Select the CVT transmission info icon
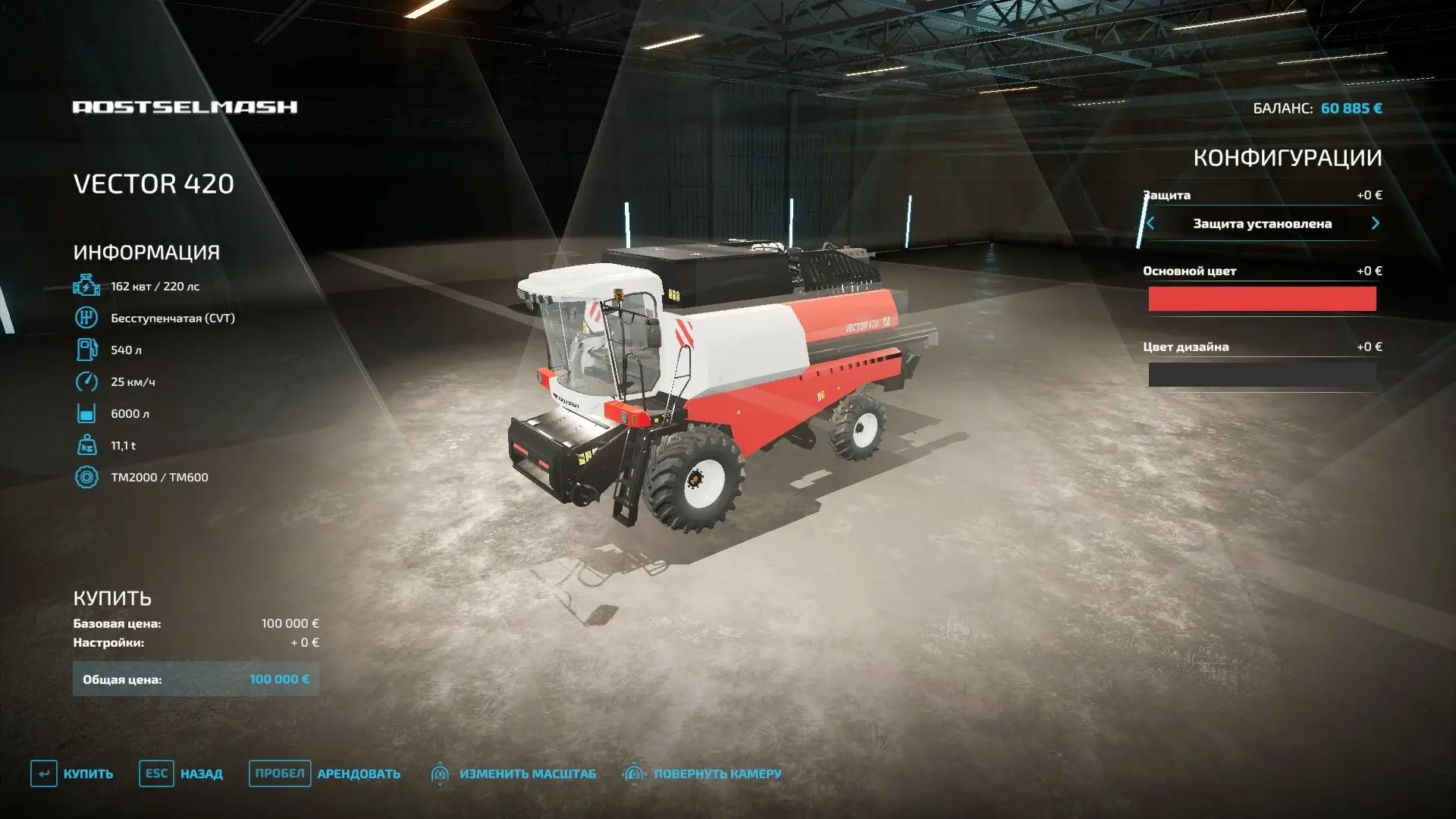The width and height of the screenshot is (1456, 819). pos(86,318)
